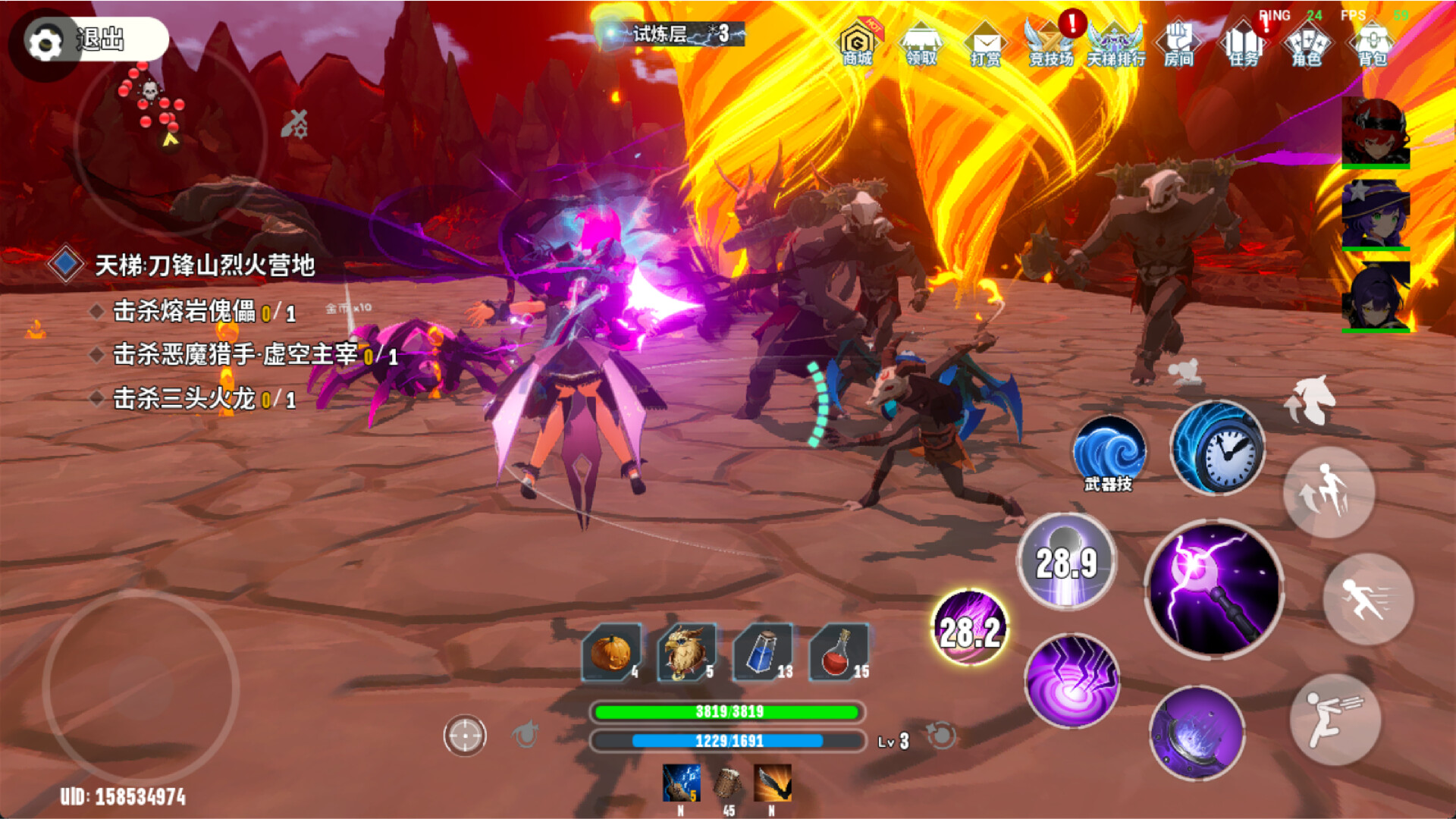
Task: Activate the 武器技 weapon skill
Action: click(1108, 453)
